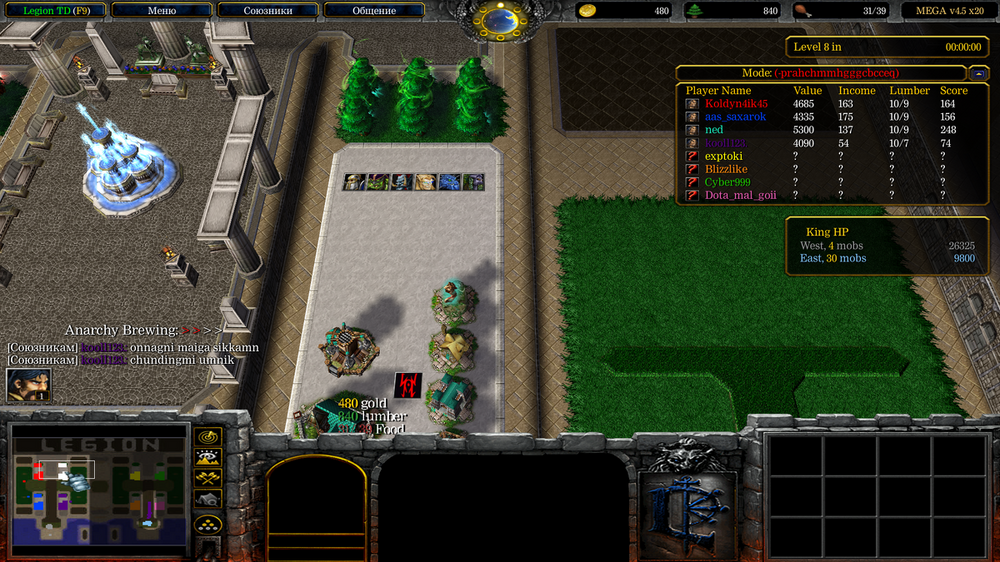Viewport: 1000px width, 562px height.
Task: Select player ned in the scoreboard
Action: 714,130
